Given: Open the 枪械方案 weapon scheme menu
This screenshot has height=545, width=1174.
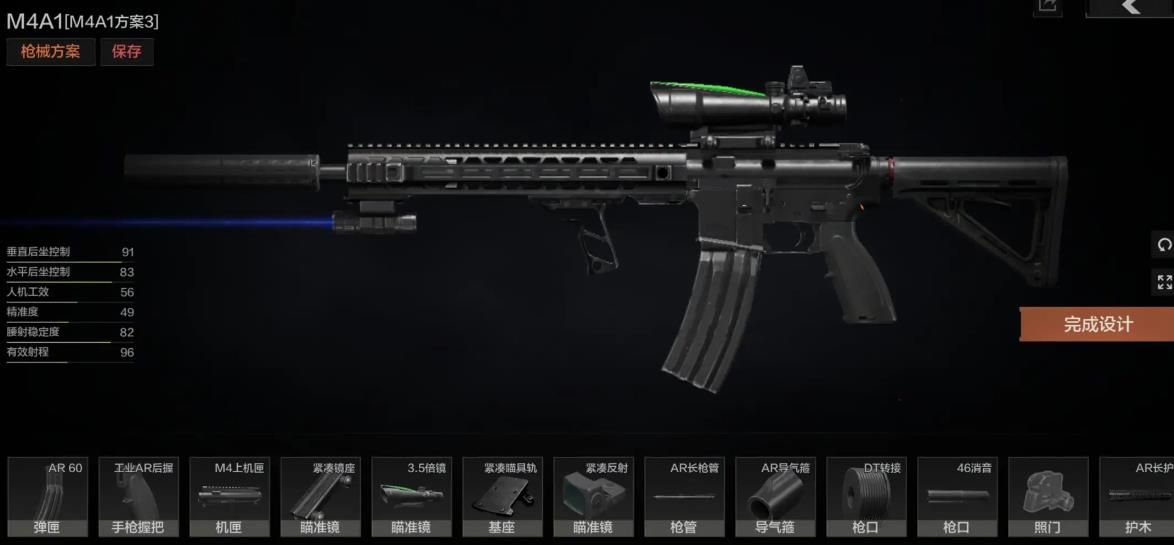Looking at the screenshot, I should 50,52.
